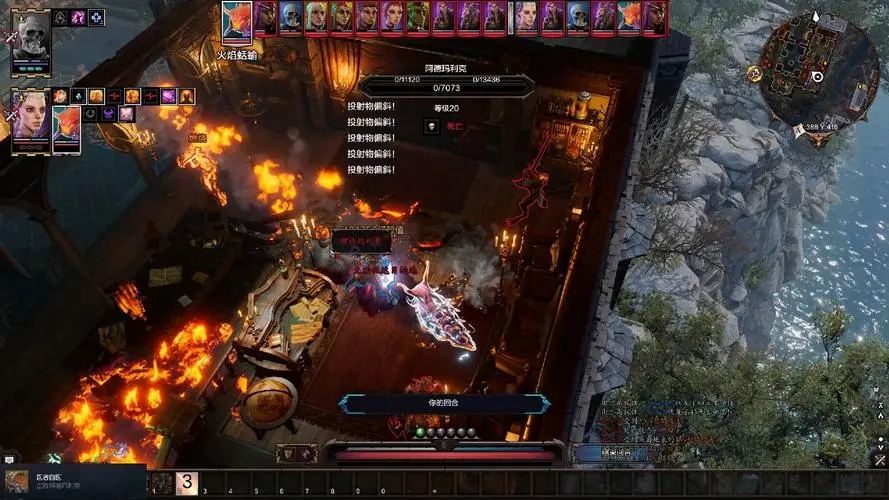Select the hotbar slot marked 3

pos(187,483)
